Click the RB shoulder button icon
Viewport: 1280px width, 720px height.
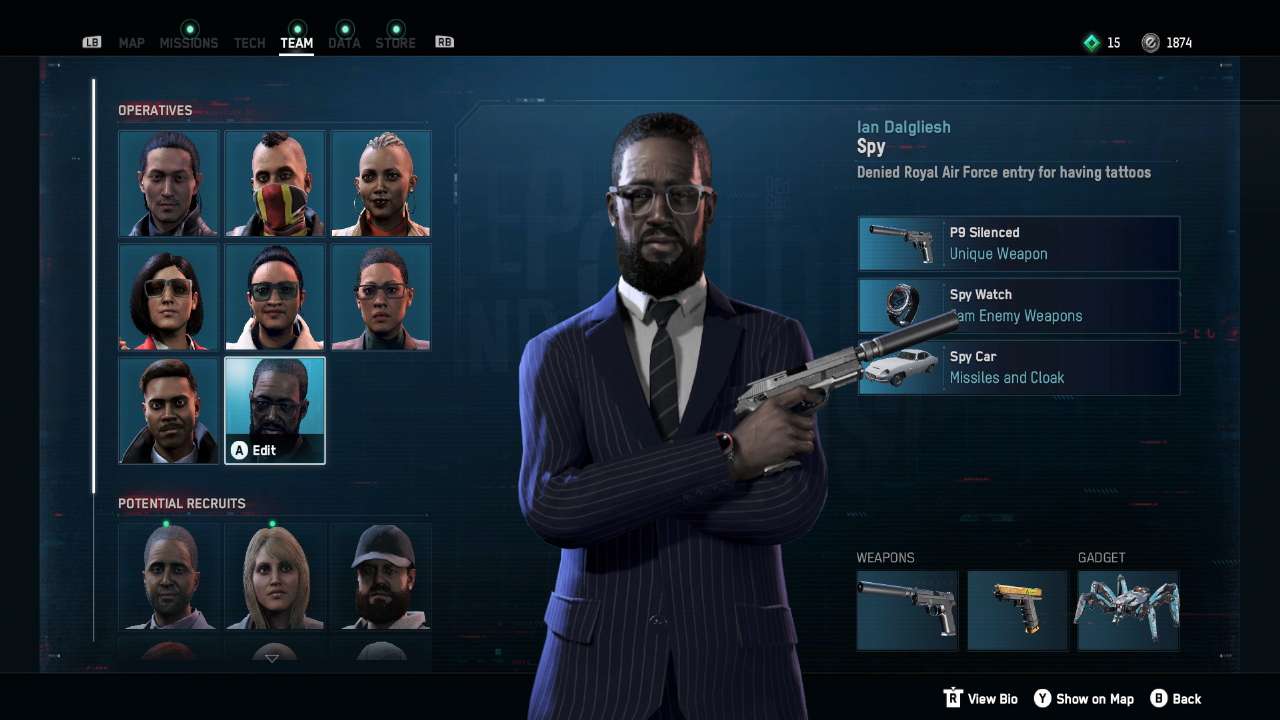click(x=444, y=42)
